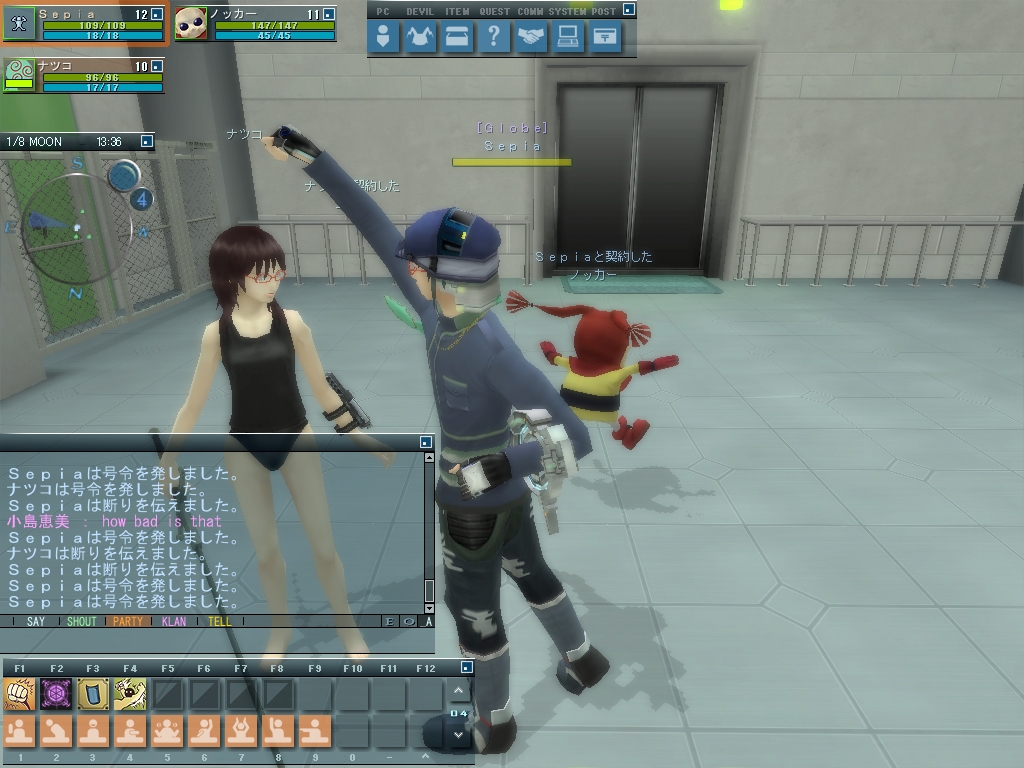This screenshot has width=1024, height=768.
Task: Use the blue shield guard skill
Action: point(93,692)
